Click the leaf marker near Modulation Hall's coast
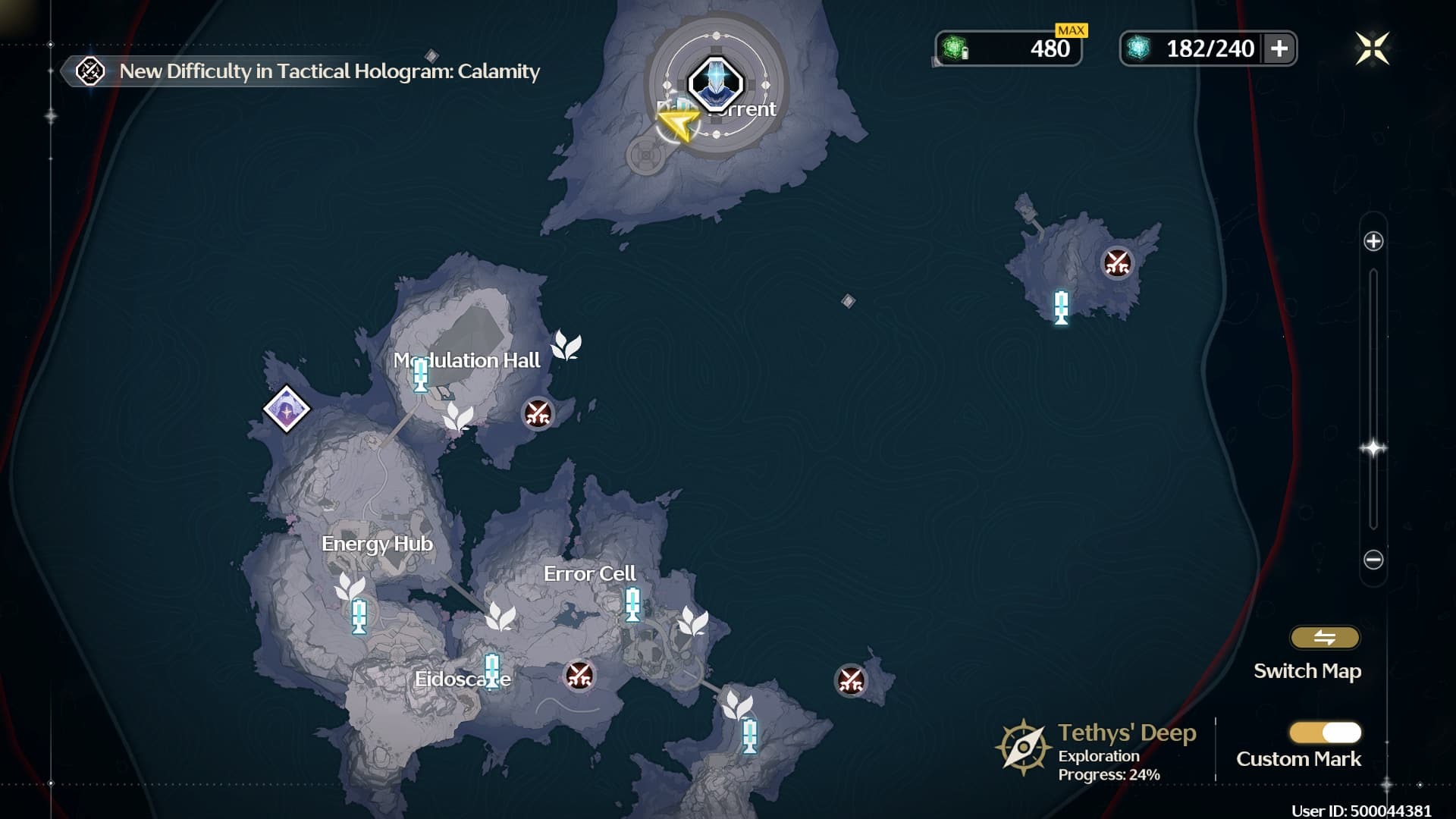Screen dimensions: 1456x819 click(566, 346)
